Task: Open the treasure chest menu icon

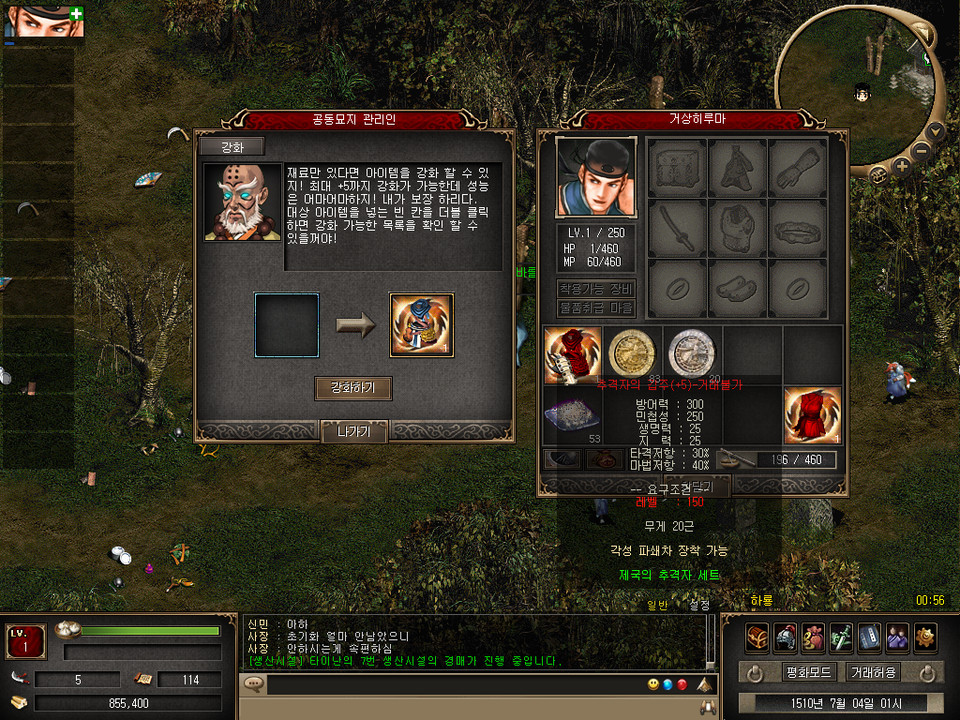Action: pyautogui.click(x=757, y=636)
